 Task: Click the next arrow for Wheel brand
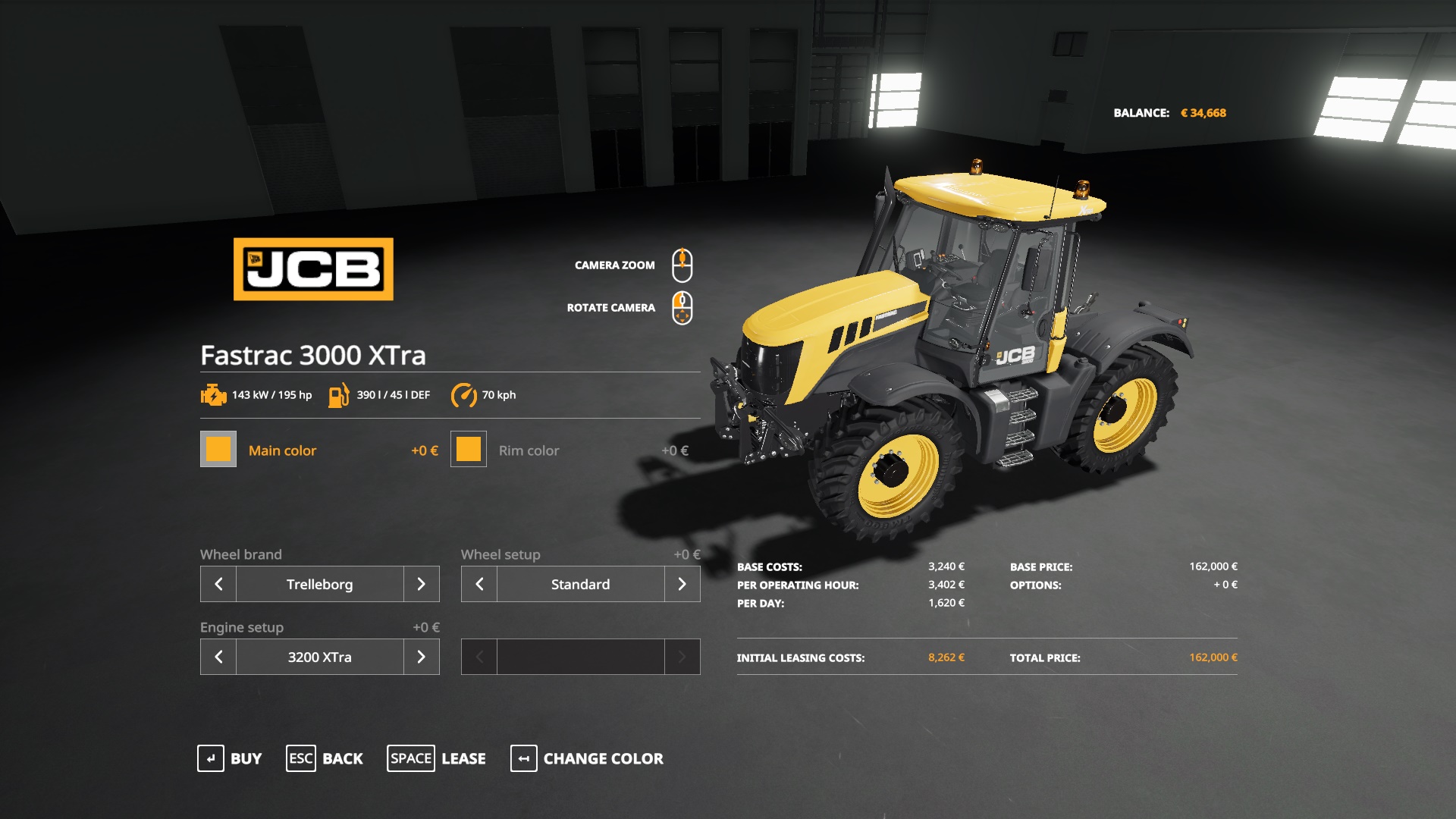(422, 584)
